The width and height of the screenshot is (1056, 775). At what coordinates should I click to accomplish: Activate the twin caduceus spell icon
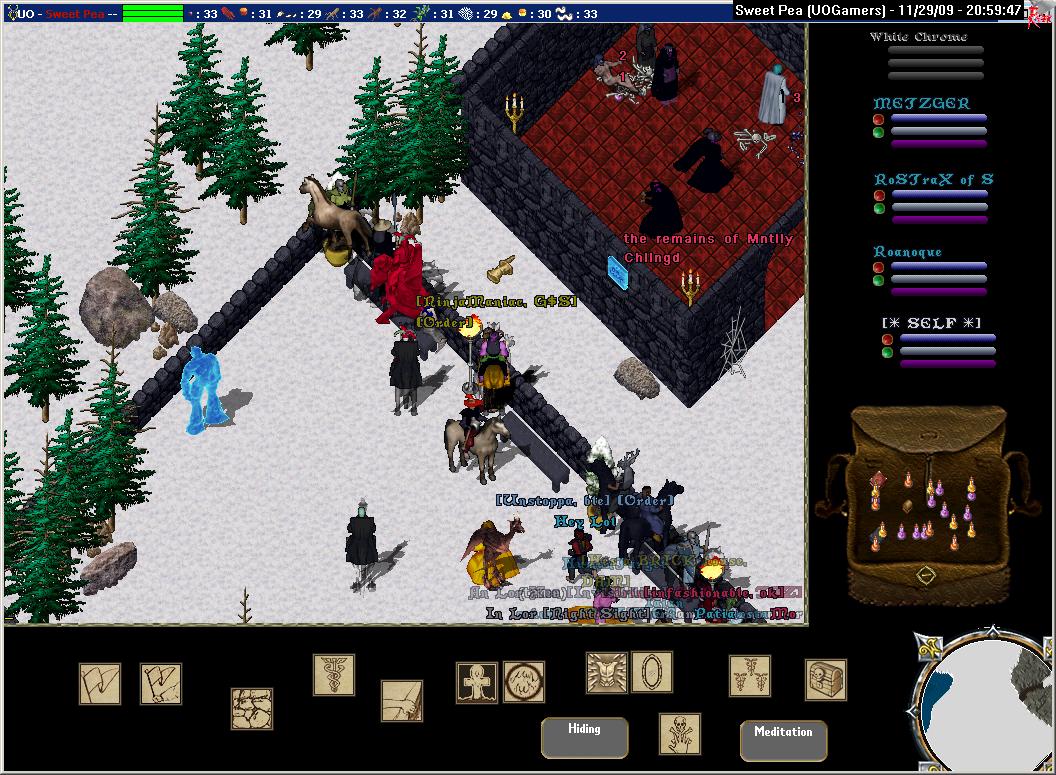(750, 676)
